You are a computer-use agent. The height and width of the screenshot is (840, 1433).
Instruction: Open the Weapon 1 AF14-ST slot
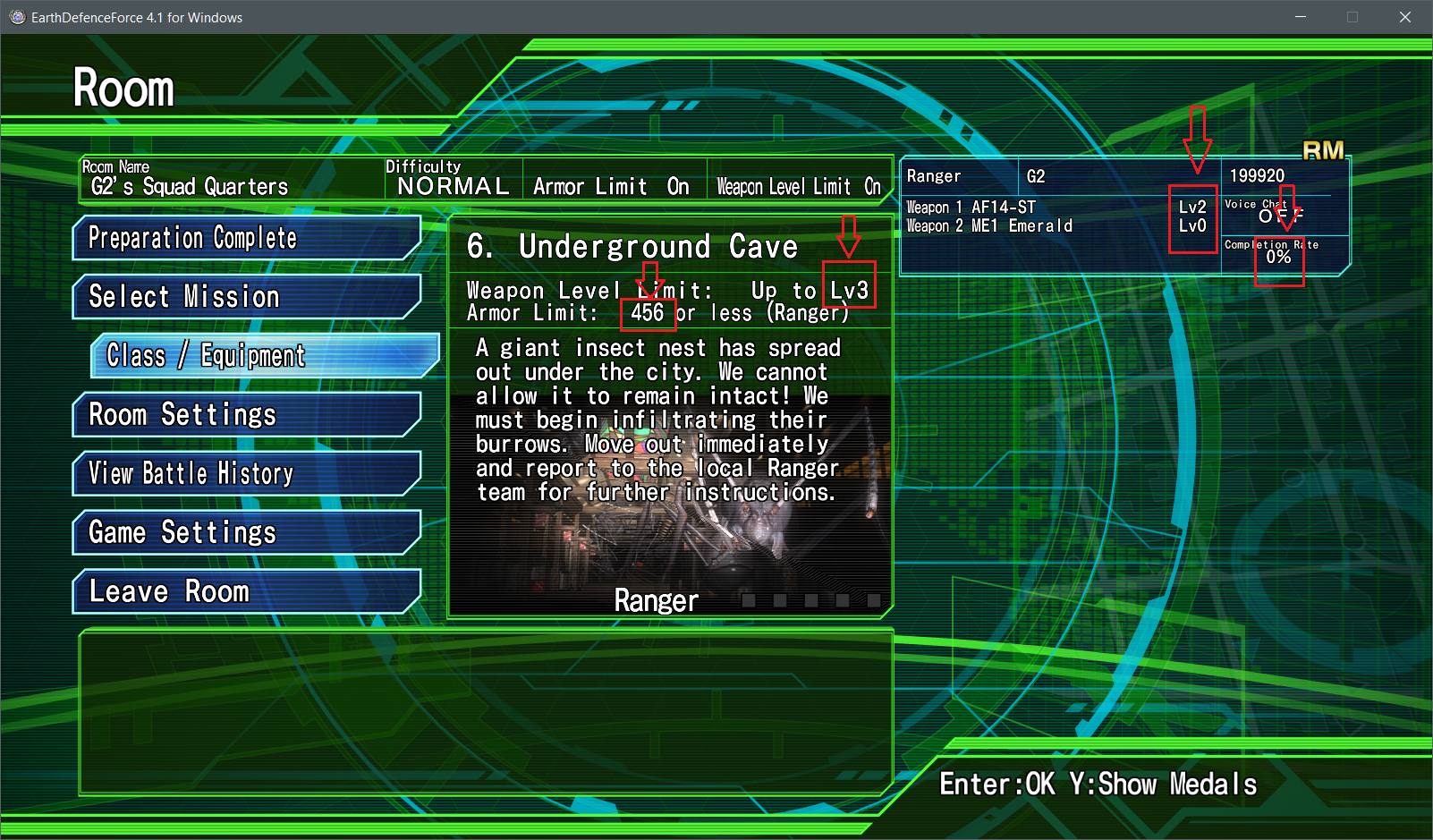(x=971, y=207)
